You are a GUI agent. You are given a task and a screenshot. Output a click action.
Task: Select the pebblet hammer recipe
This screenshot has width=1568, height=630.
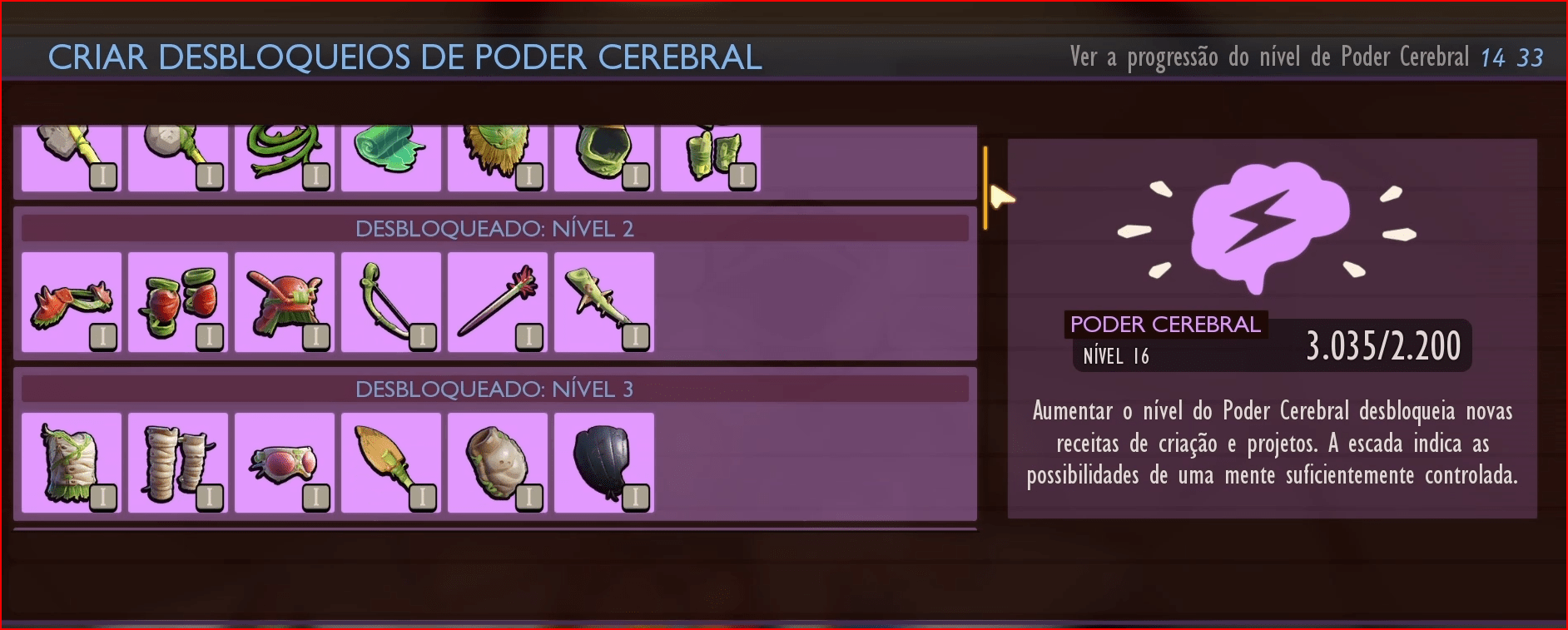178,158
